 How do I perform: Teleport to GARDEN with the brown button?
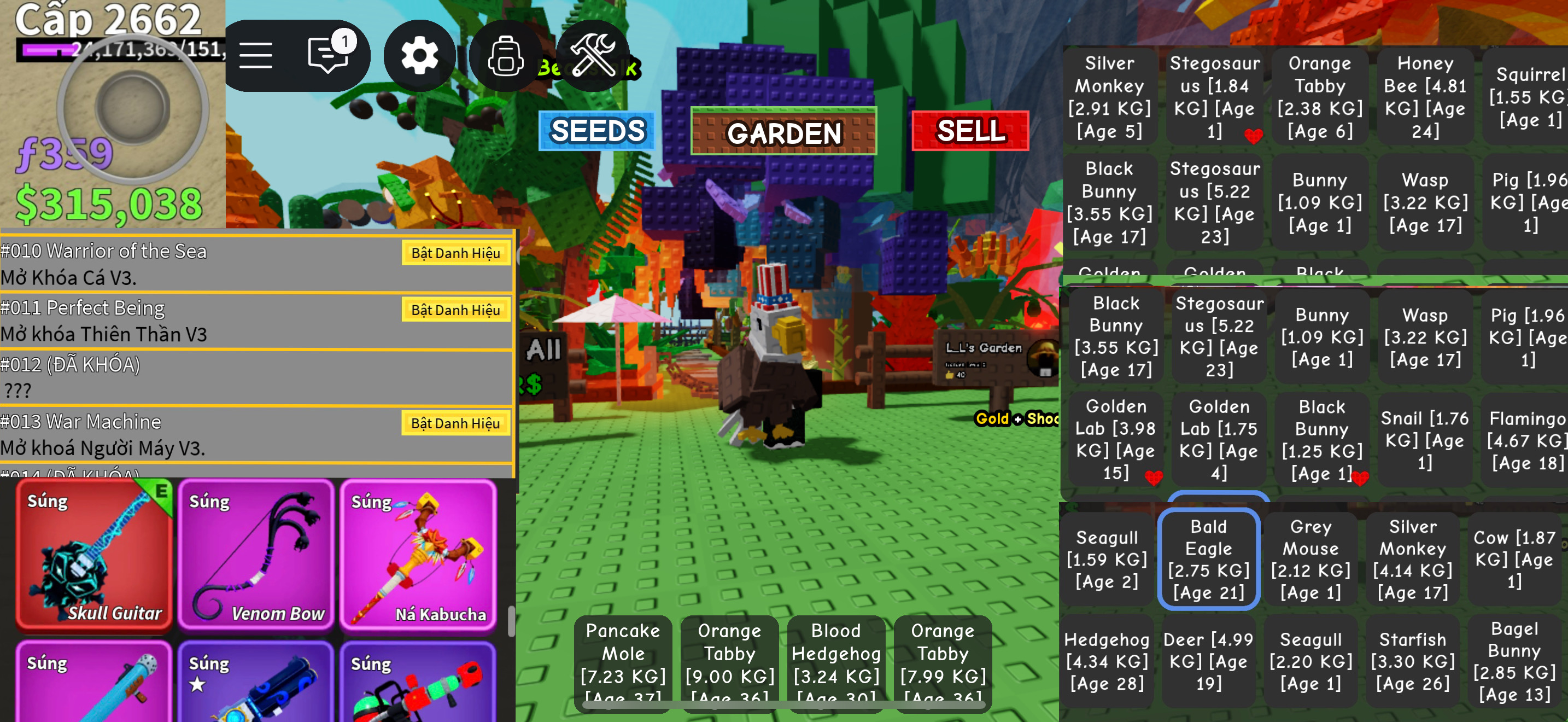tap(783, 132)
